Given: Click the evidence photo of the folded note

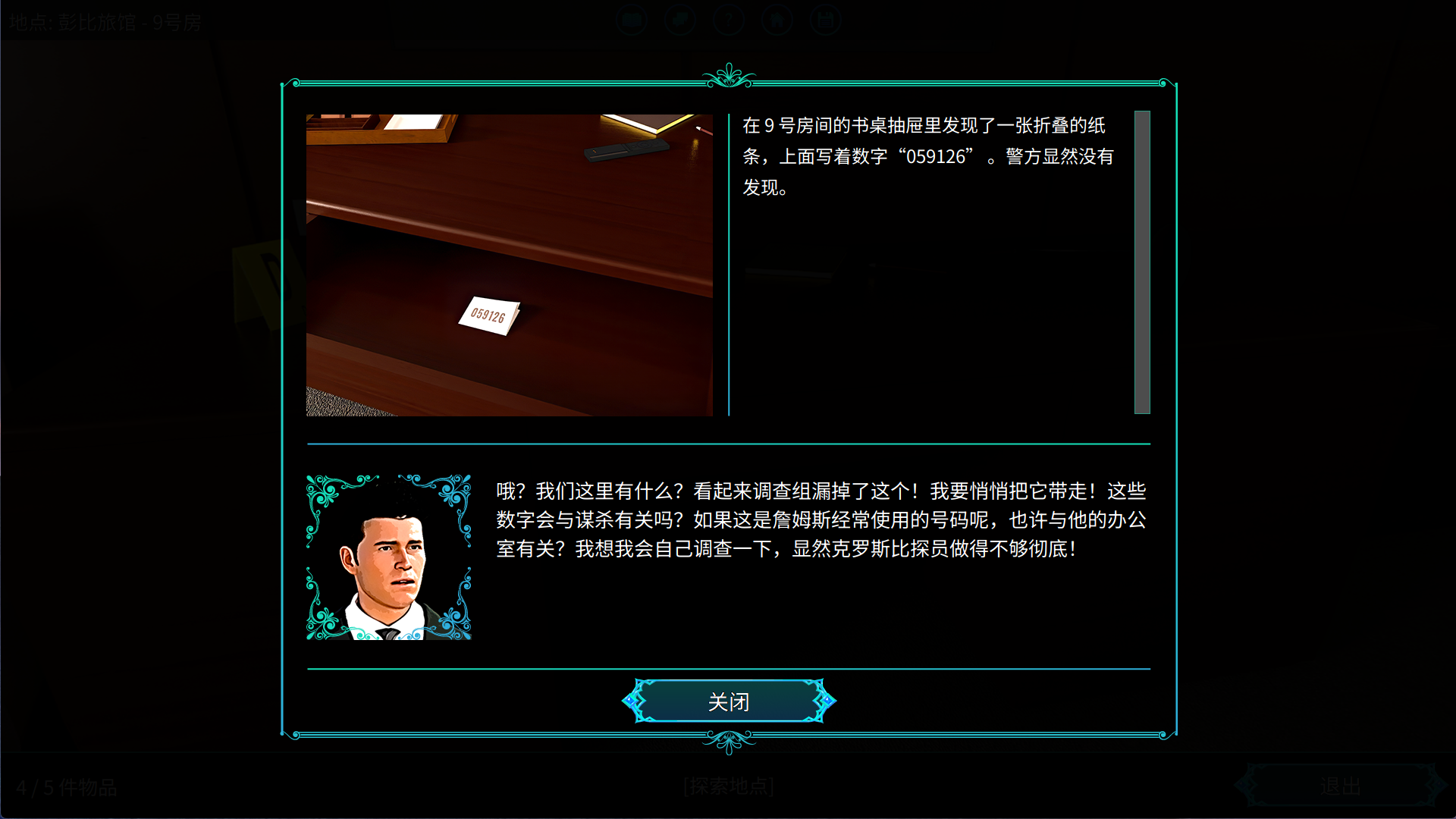Looking at the screenshot, I should click(508, 265).
